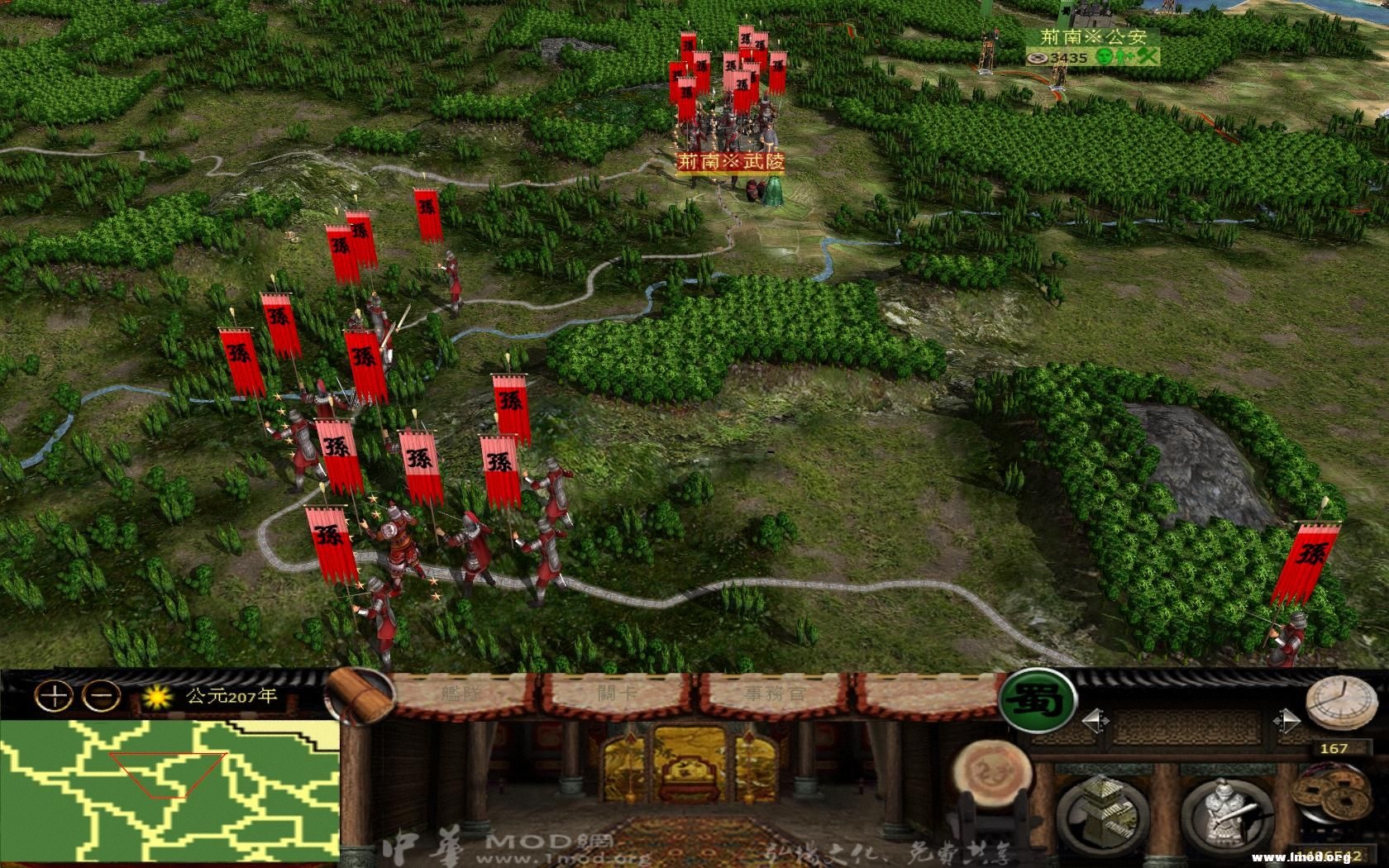Click the right diamond scroll arrow near the clock
Image resolution: width=1389 pixels, height=868 pixels.
pyautogui.click(x=1287, y=721)
